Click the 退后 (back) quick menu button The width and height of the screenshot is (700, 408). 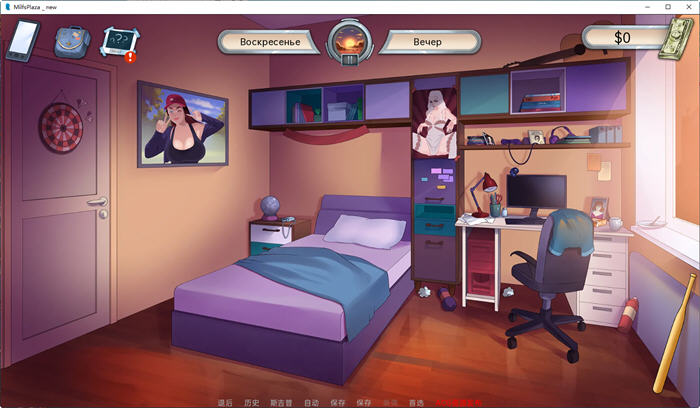tap(226, 403)
